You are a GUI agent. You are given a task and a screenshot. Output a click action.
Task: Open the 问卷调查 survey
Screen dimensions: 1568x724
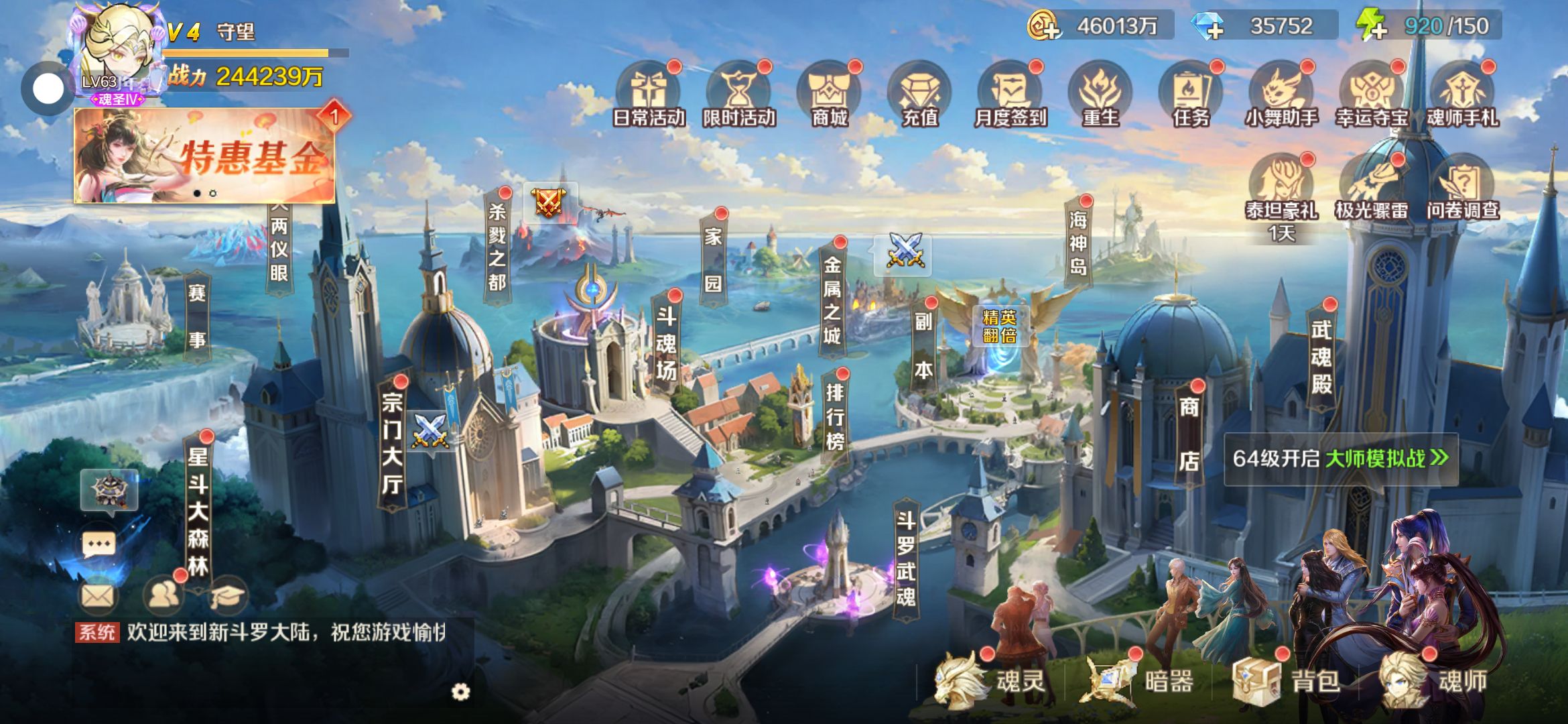(1462, 188)
